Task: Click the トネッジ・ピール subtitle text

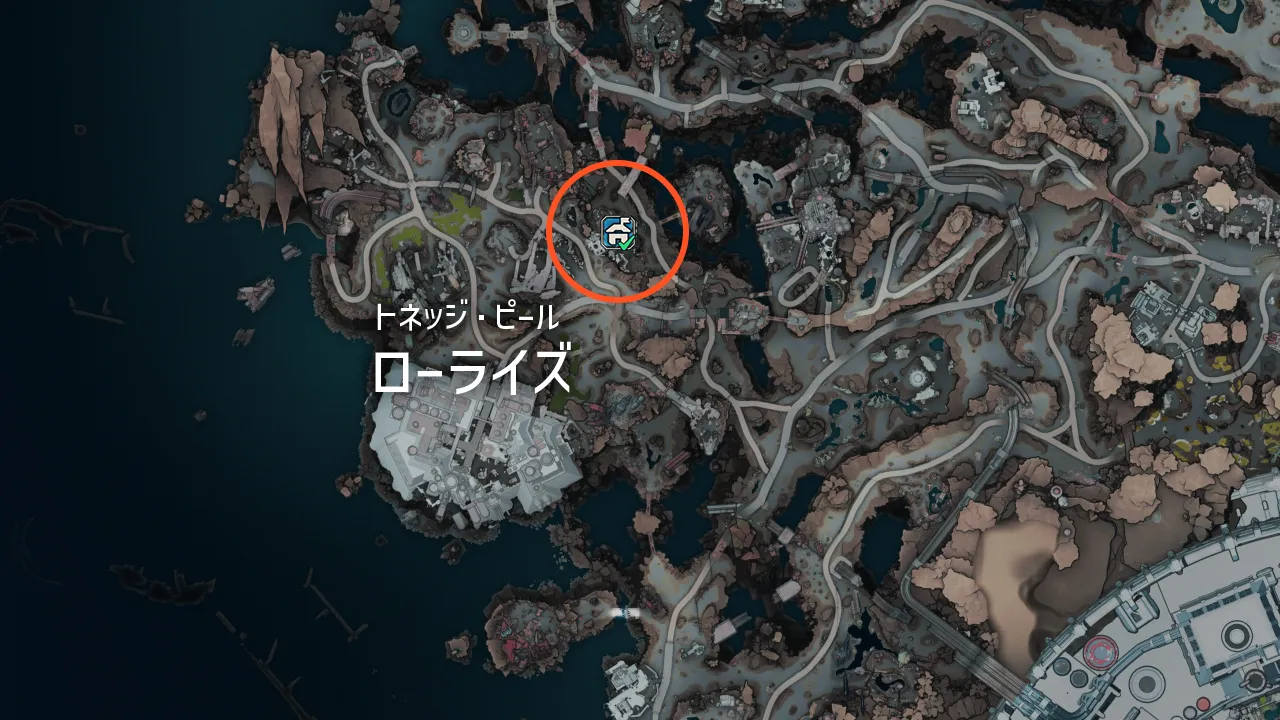Action: (x=468, y=318)
